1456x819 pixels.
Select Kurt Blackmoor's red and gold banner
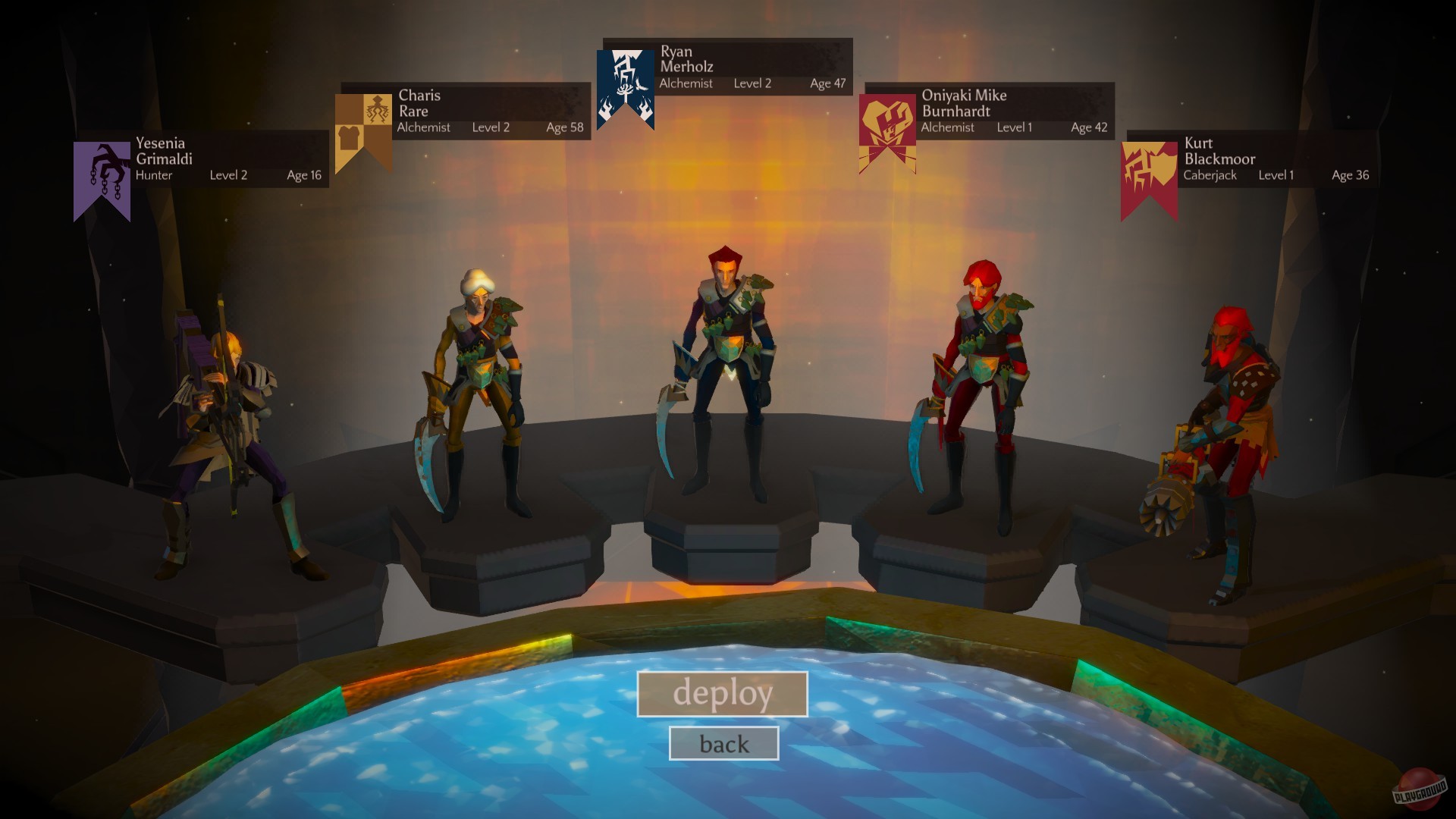coord(1148,178)
